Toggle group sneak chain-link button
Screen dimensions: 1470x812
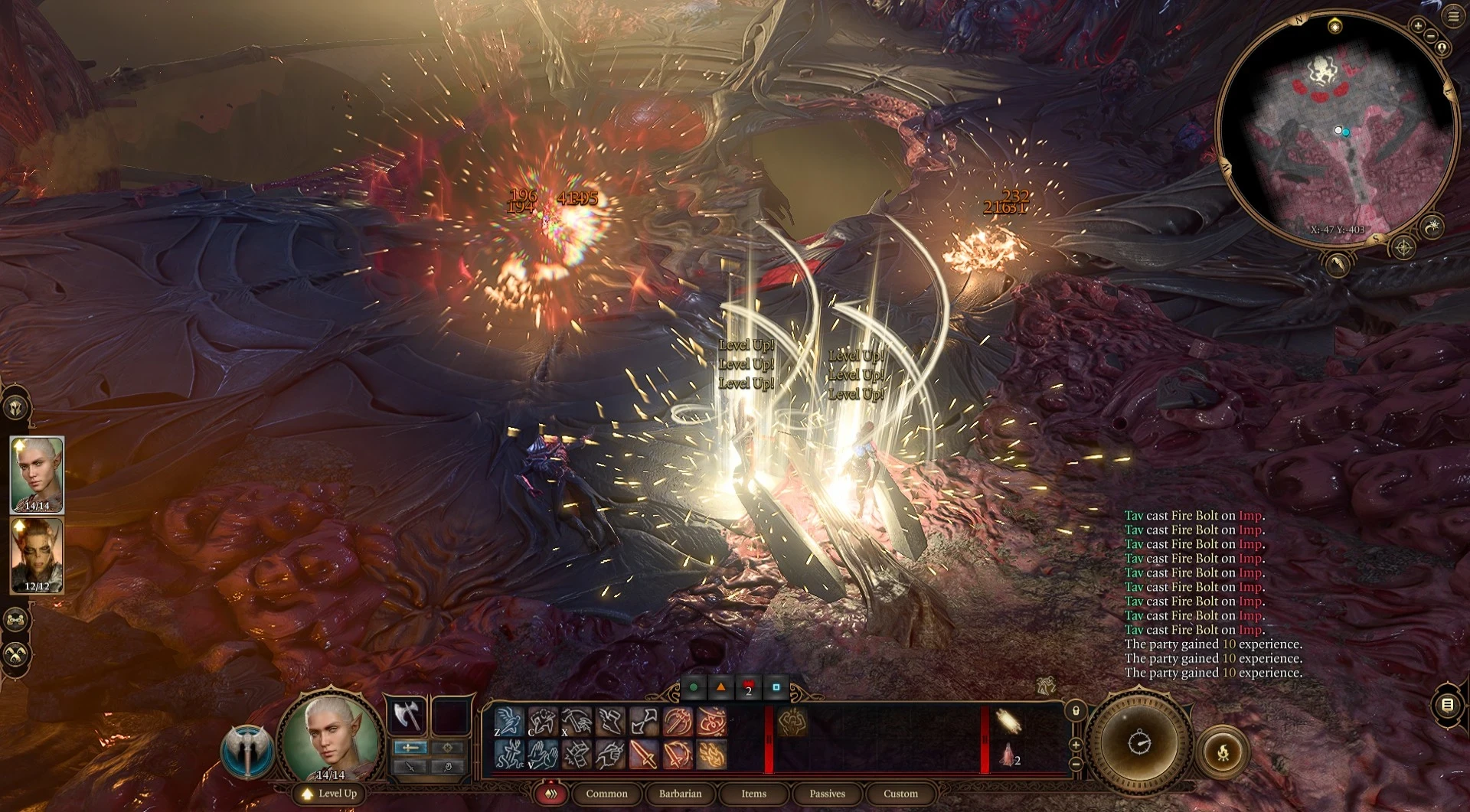click(17, 618)
